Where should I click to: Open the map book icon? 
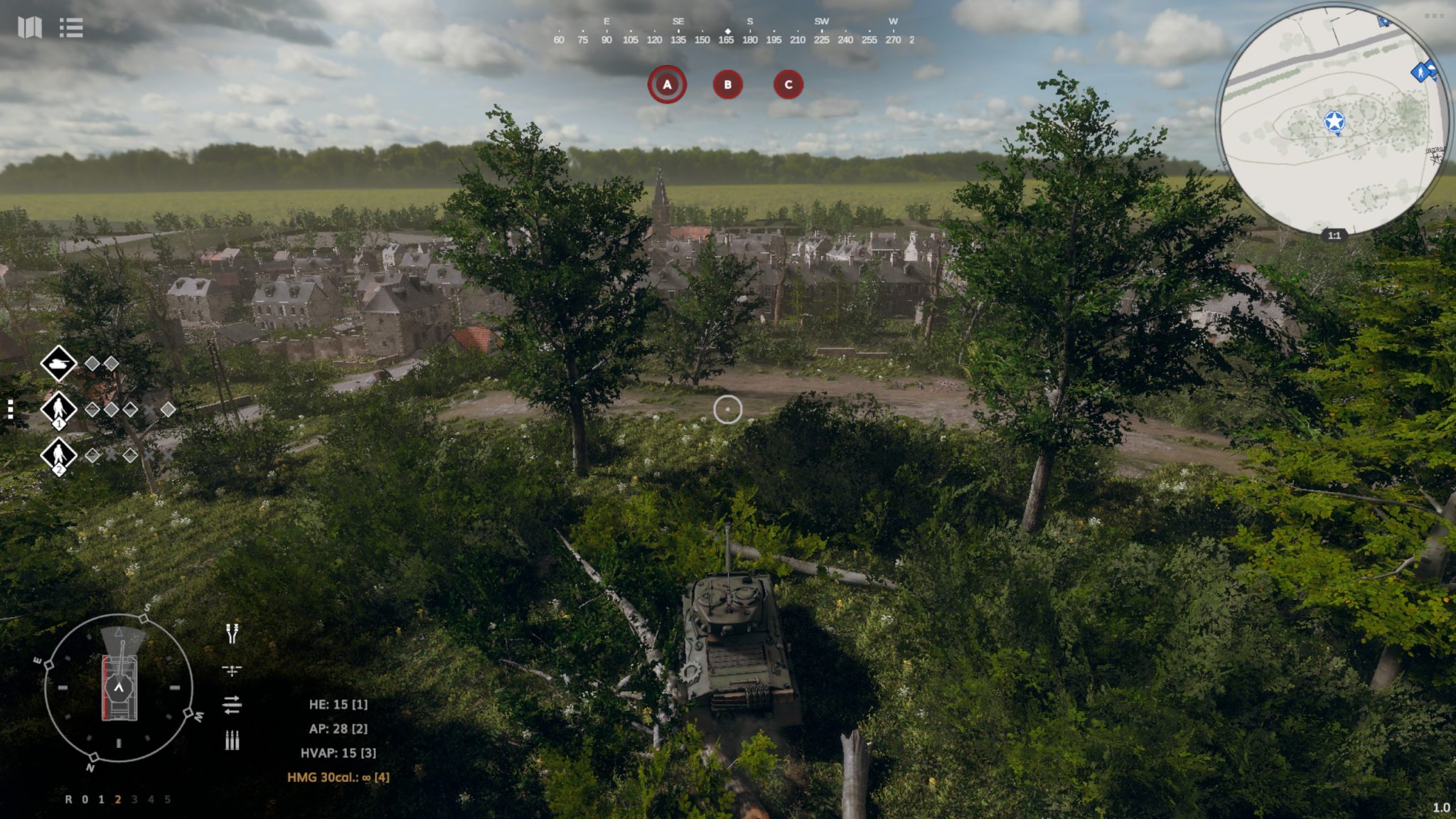tap(29, 28)
